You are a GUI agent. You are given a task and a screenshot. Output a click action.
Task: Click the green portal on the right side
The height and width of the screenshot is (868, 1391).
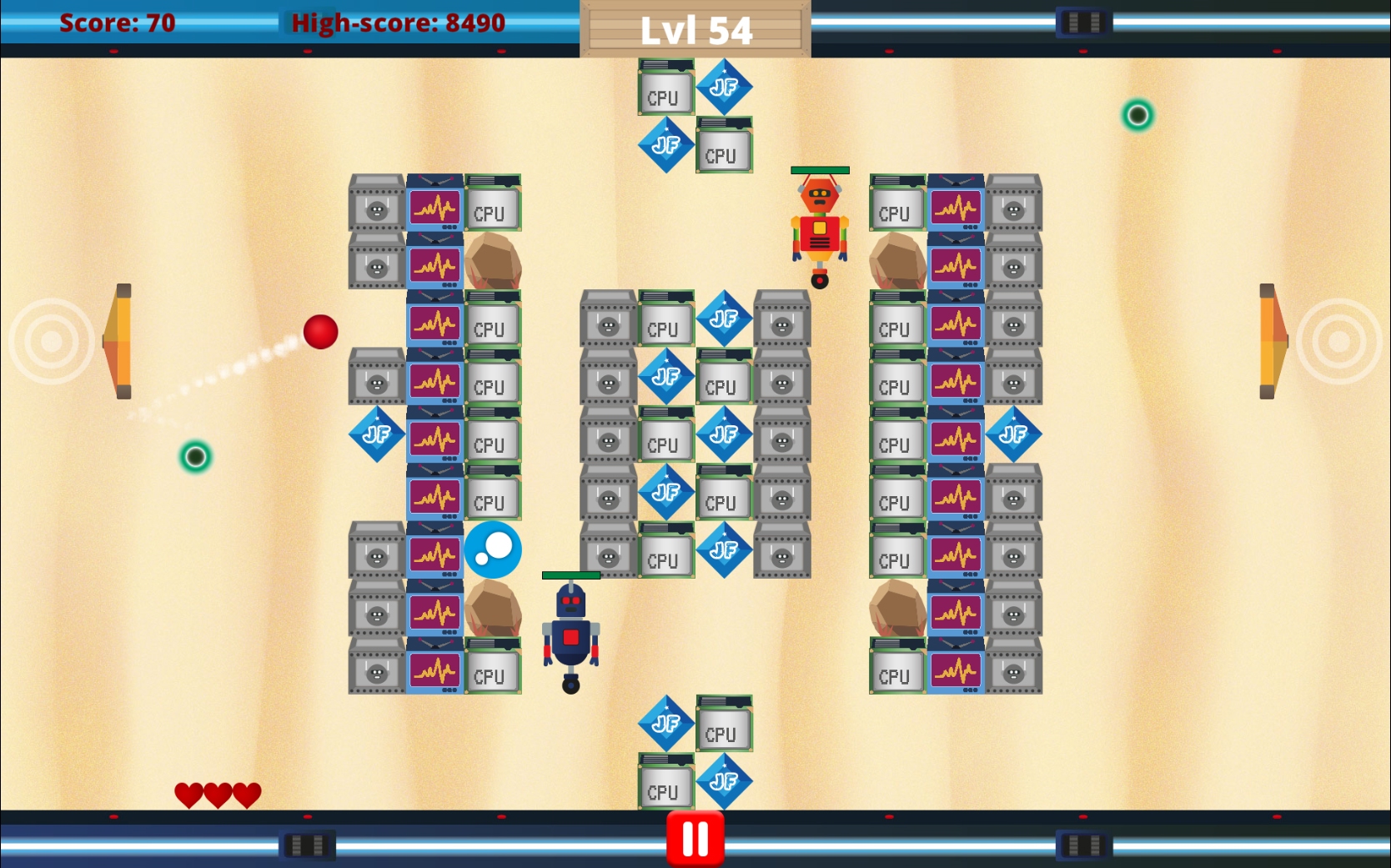1138,115
